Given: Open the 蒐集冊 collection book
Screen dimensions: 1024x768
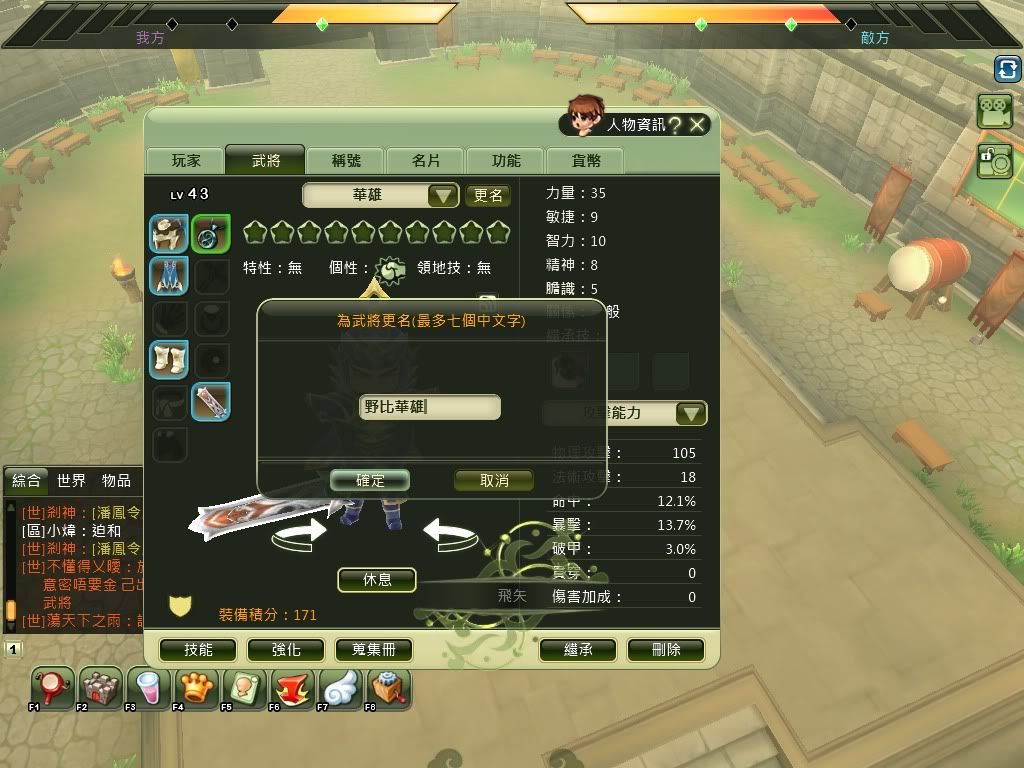Looking at the screenshot, I should pos(374,650).
